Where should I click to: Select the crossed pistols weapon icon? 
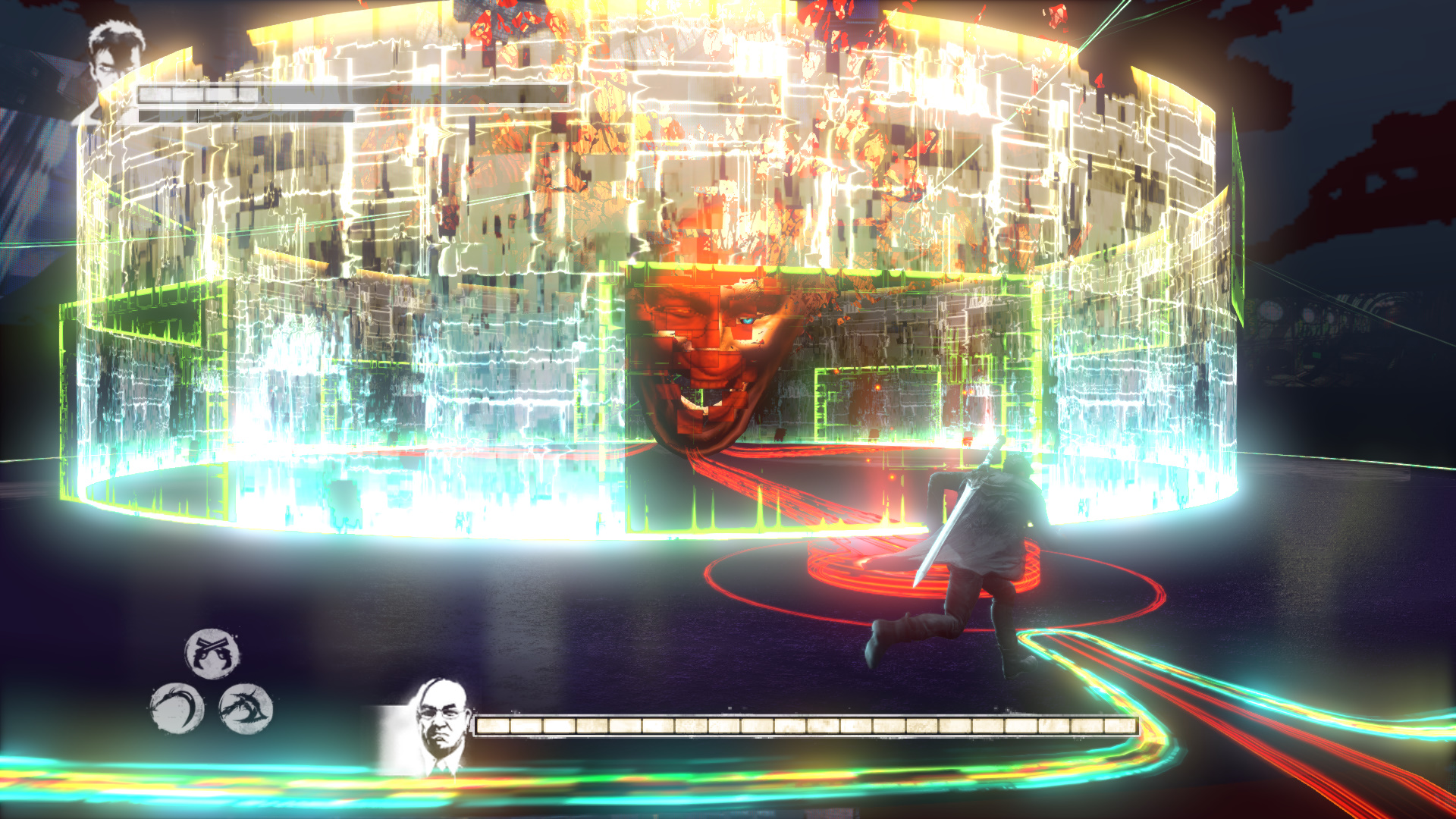pyautogui.click(x=212, y=653)
